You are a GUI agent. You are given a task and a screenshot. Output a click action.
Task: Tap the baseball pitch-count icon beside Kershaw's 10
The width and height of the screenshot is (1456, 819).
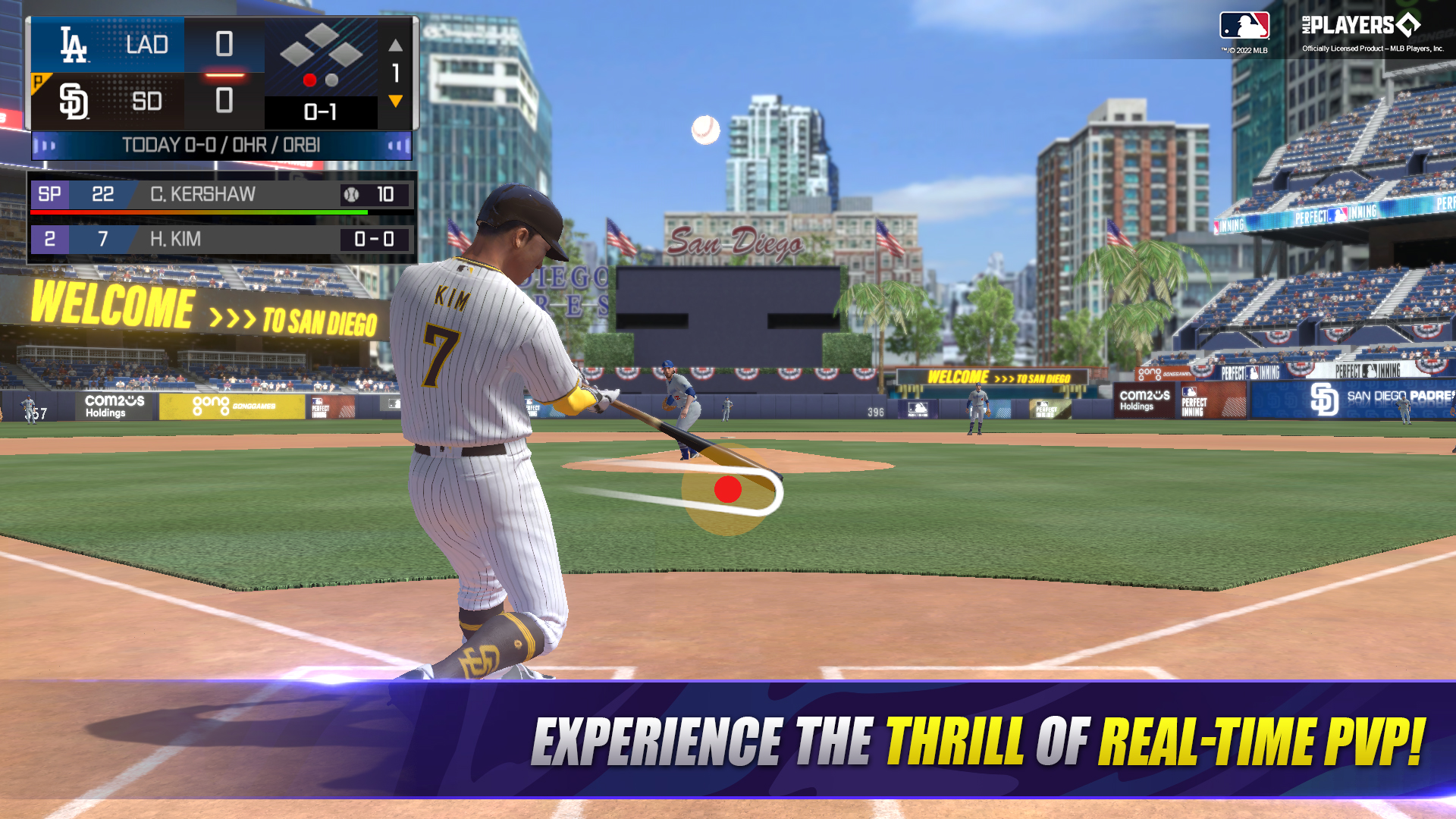point(352,195)
